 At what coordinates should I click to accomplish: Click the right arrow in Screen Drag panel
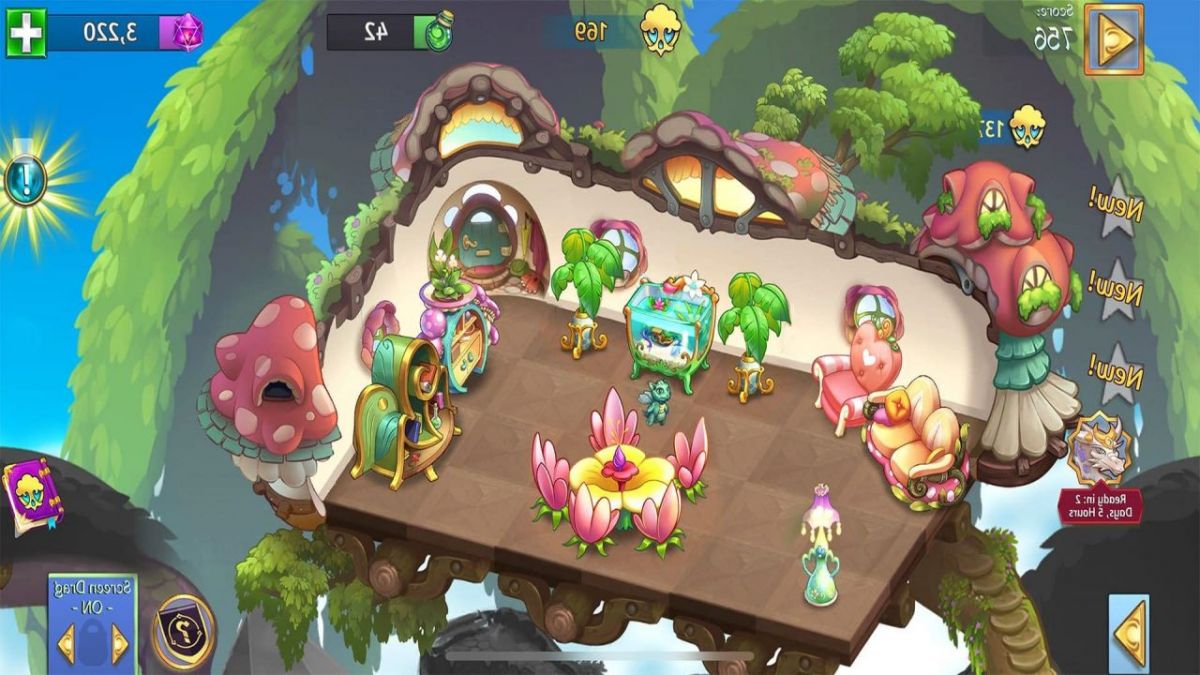point(119,644)
